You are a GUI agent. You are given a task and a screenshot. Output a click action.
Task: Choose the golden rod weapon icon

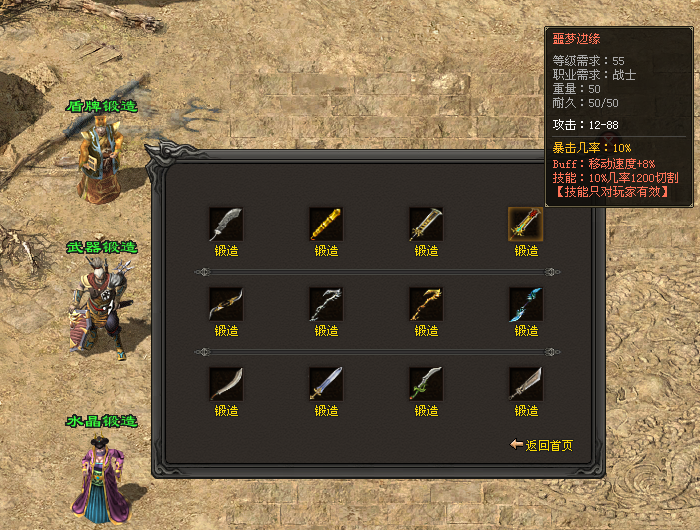(x=326, y=224)
